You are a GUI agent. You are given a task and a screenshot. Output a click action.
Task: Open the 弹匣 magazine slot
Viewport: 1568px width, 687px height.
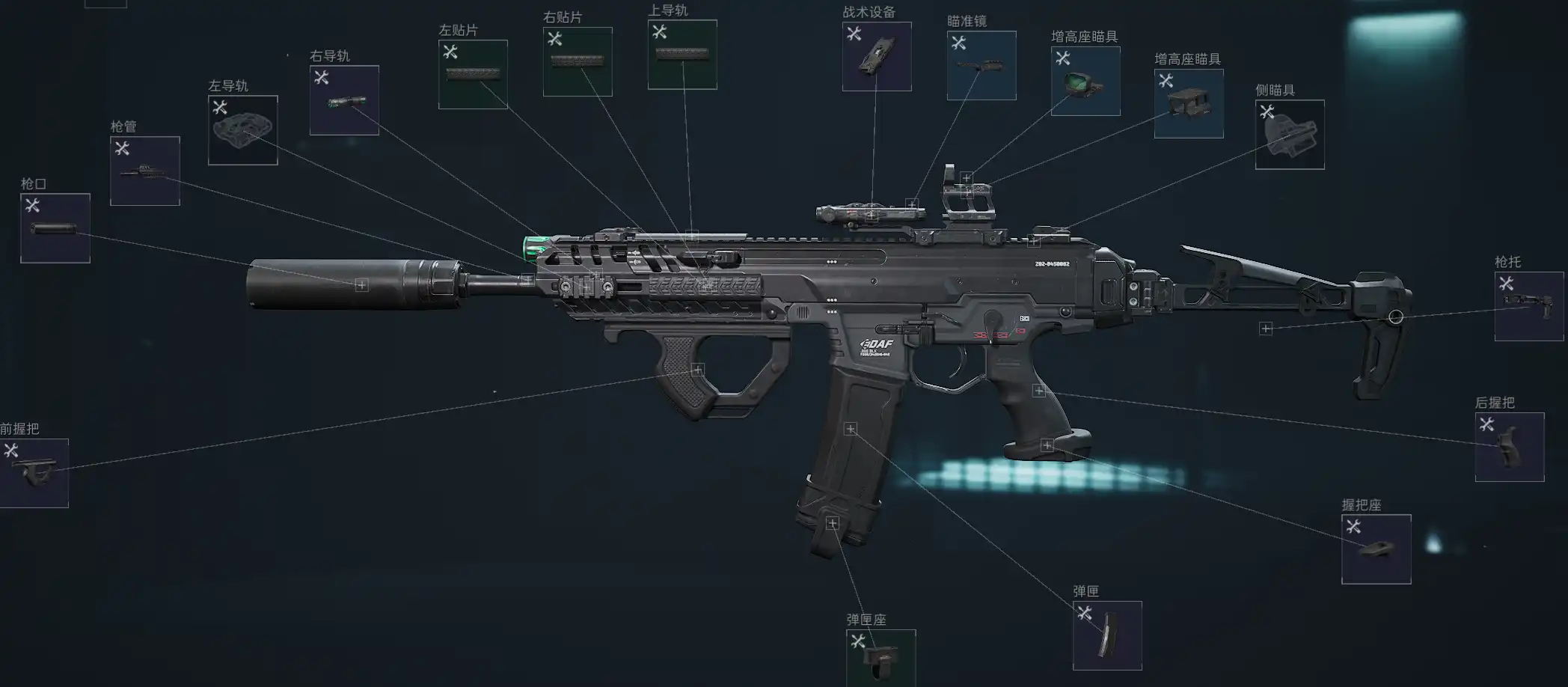point(1107,635)
